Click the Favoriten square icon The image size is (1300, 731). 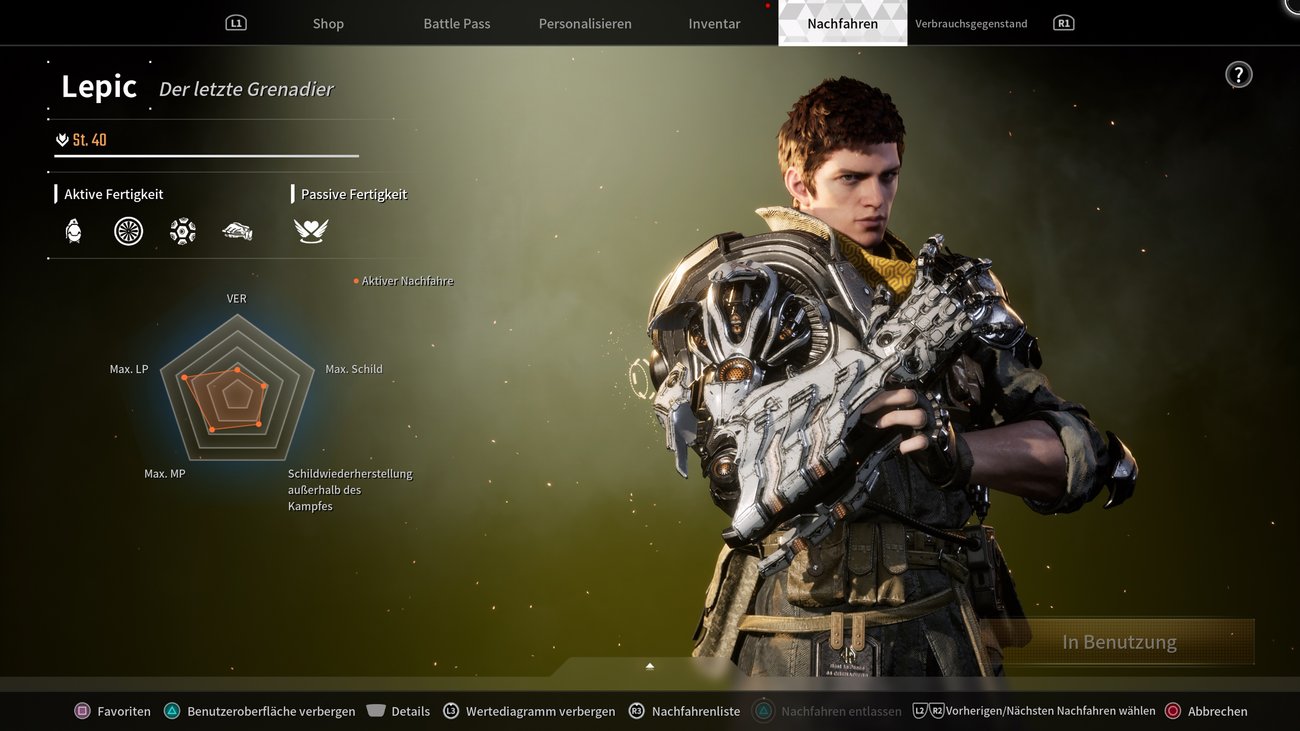tap(84, 711)
